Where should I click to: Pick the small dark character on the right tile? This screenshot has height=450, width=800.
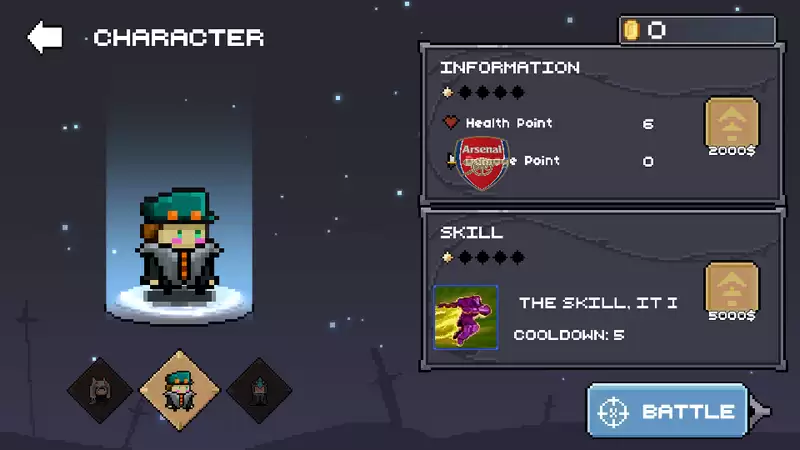click(259, 390)
